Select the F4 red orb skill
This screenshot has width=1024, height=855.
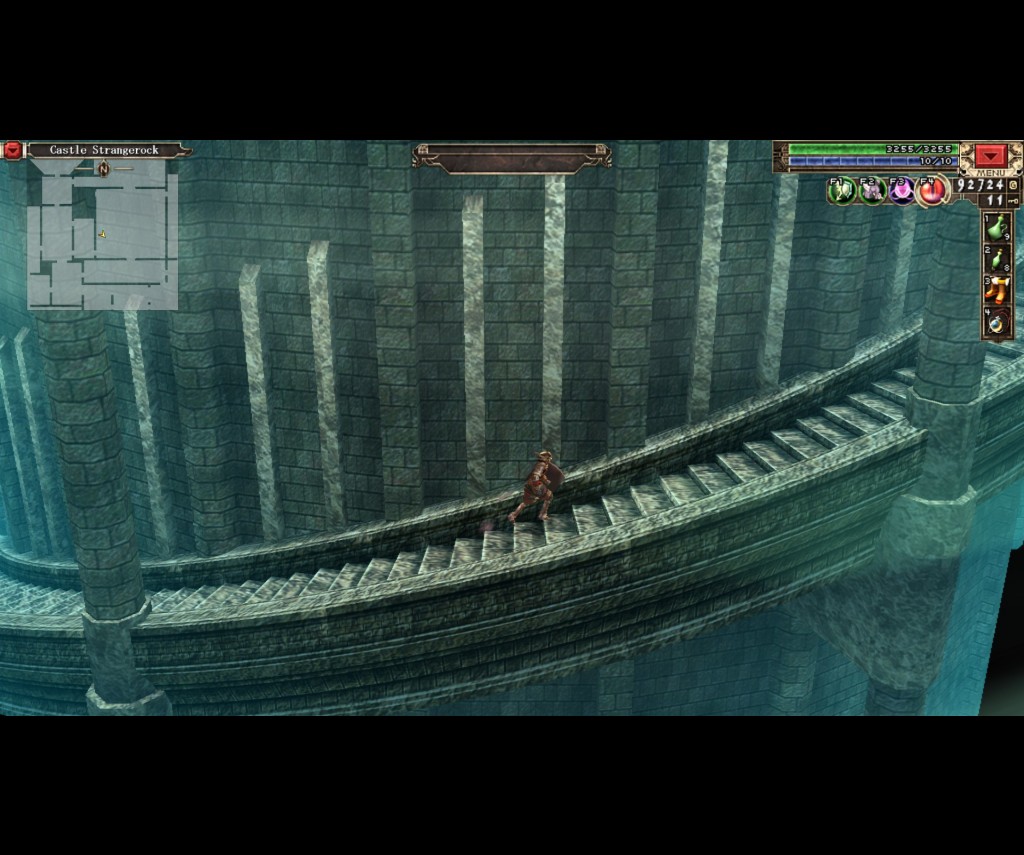pyautogui.click(x=932, y=190)
